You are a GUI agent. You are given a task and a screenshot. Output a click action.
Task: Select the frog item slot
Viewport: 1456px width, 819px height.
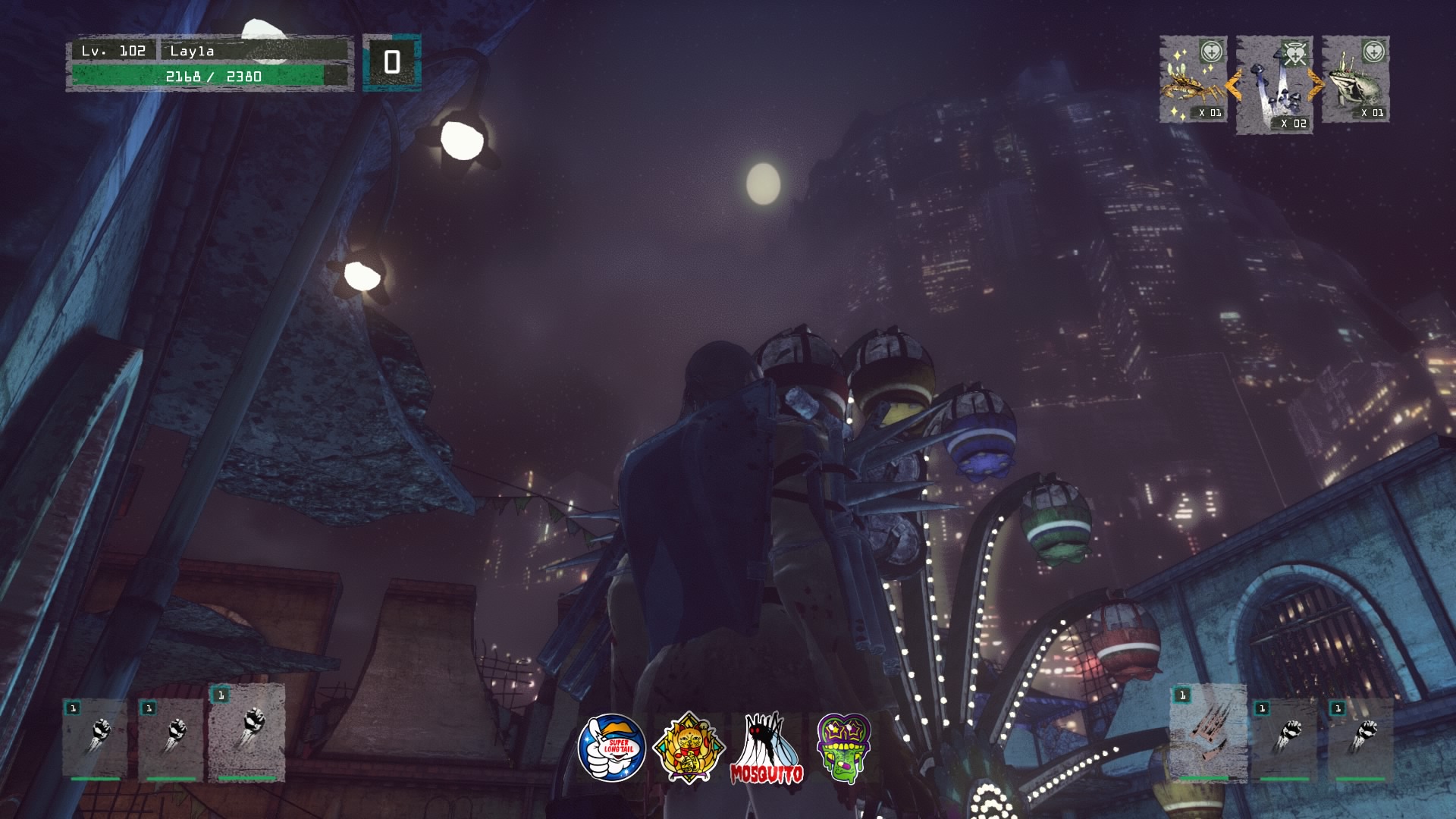click(1356, 80)
